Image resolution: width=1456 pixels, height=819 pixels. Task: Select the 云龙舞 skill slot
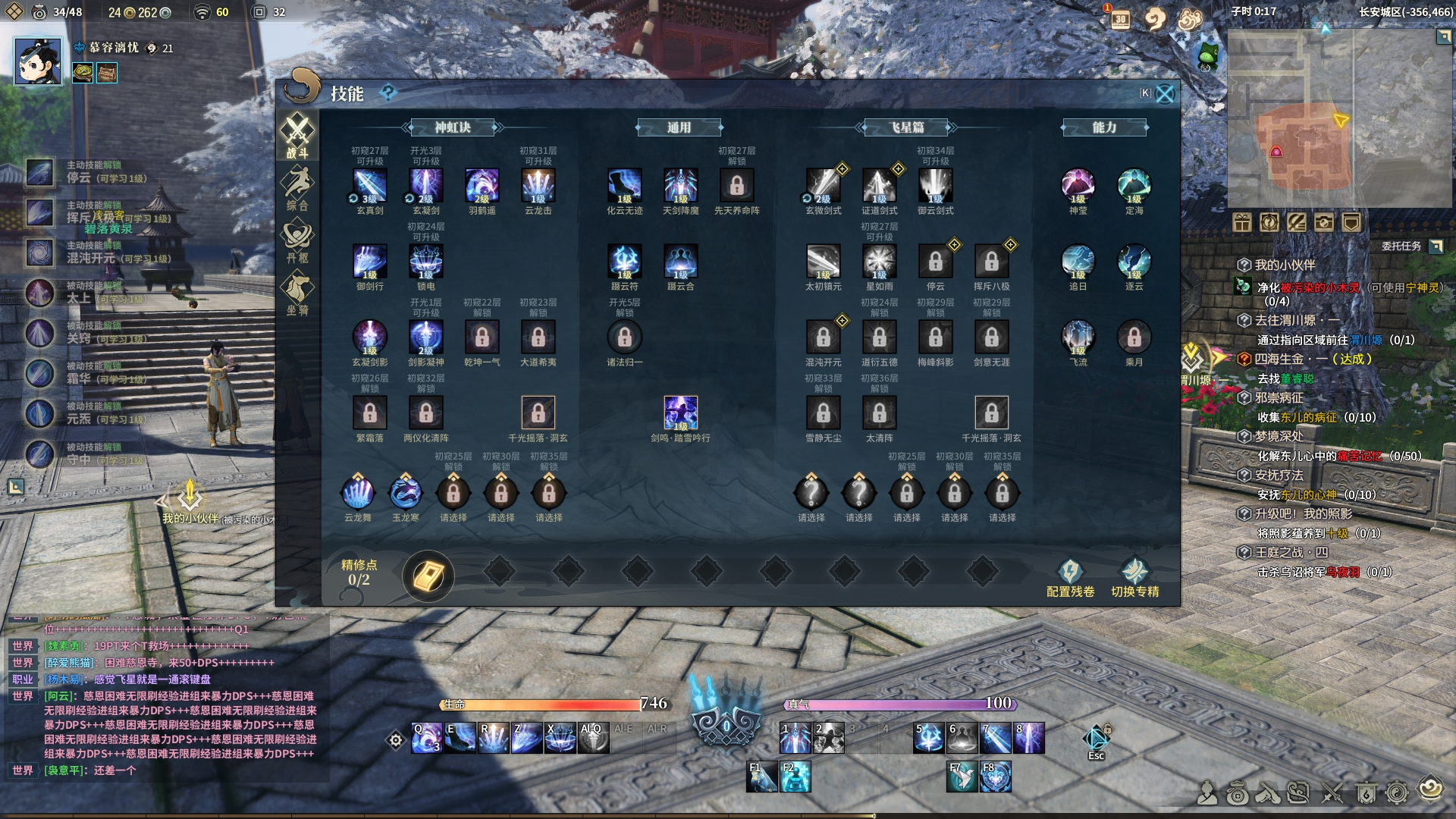pos(358,494)
